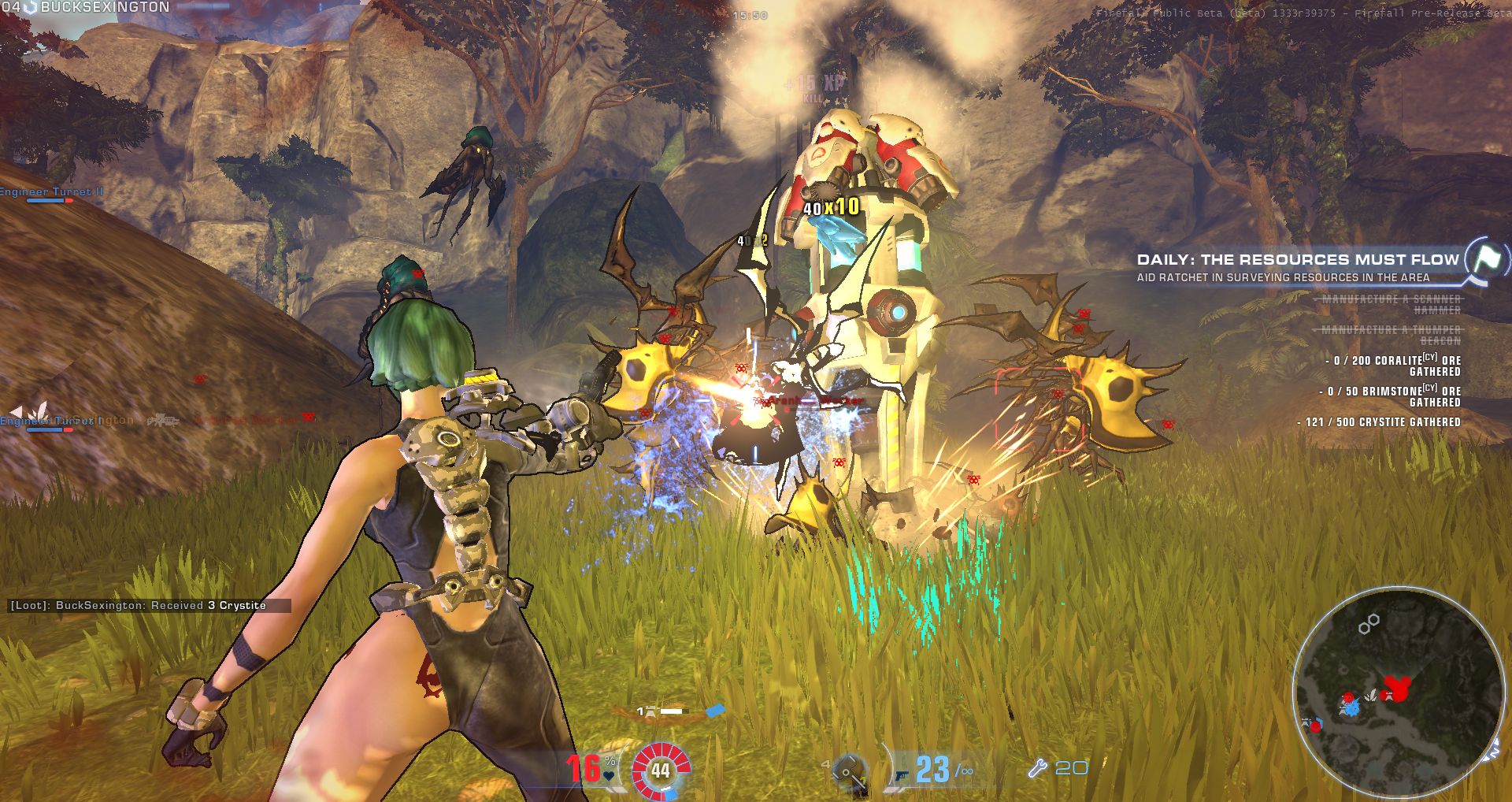This screenshot has height=802, width=1512.
Task: Select the mission flag icon
Action: 1487,258
